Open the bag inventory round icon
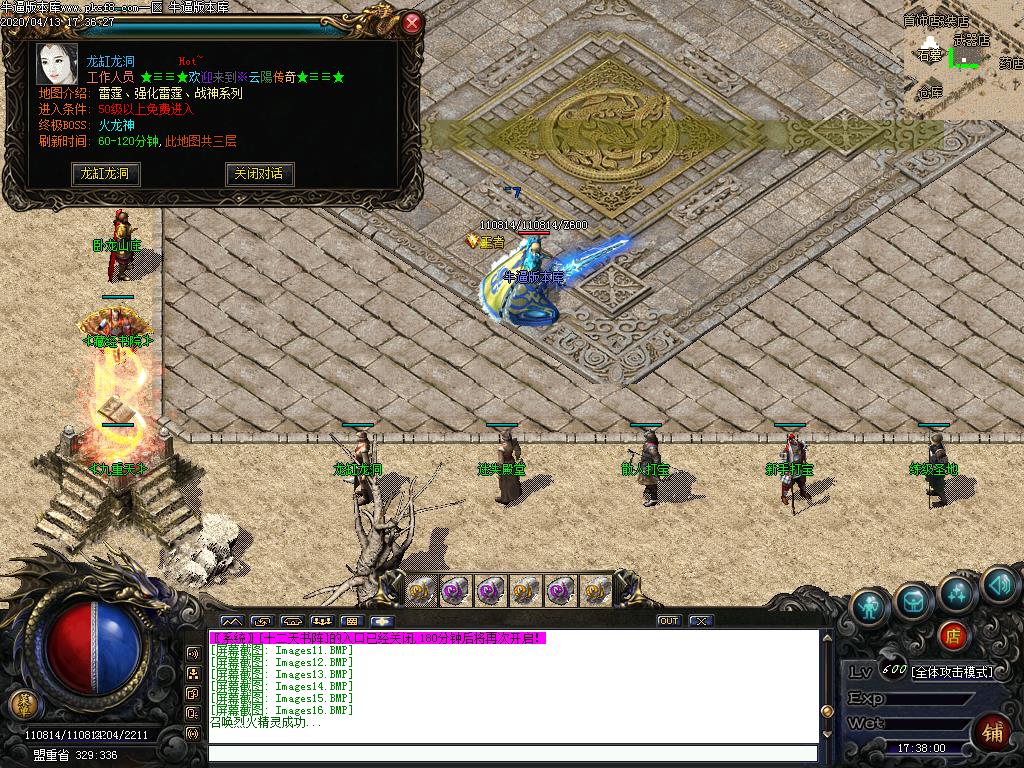This screenshot has width=1024, height=768. [914, 600]
